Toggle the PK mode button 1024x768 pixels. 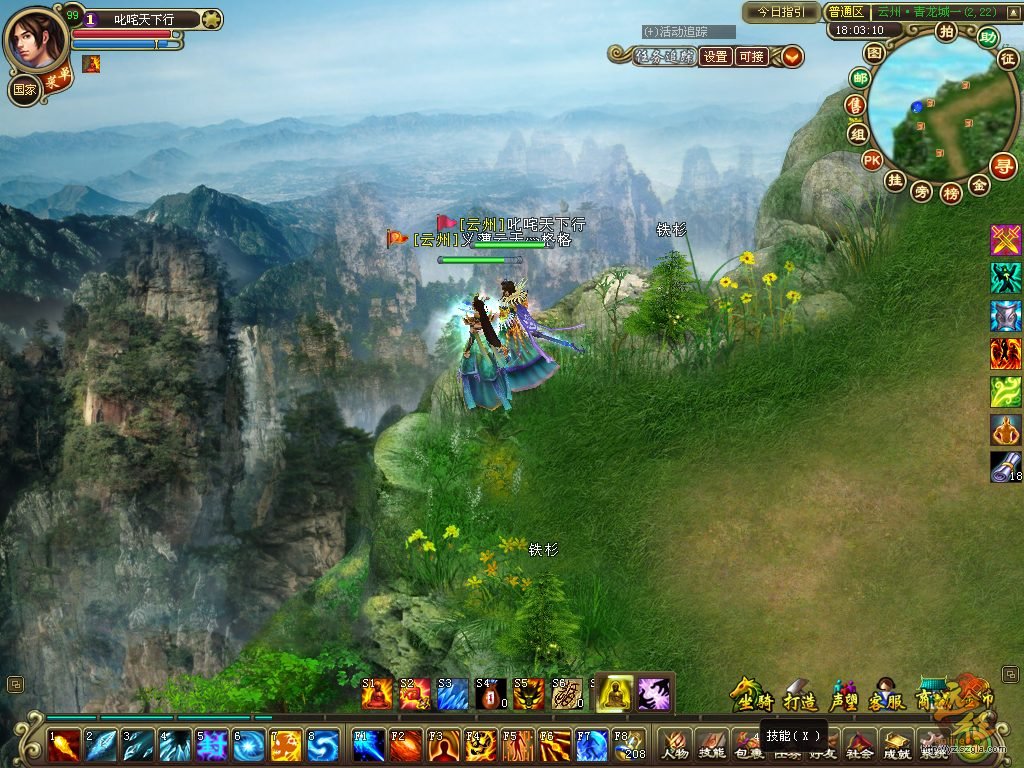872,160
